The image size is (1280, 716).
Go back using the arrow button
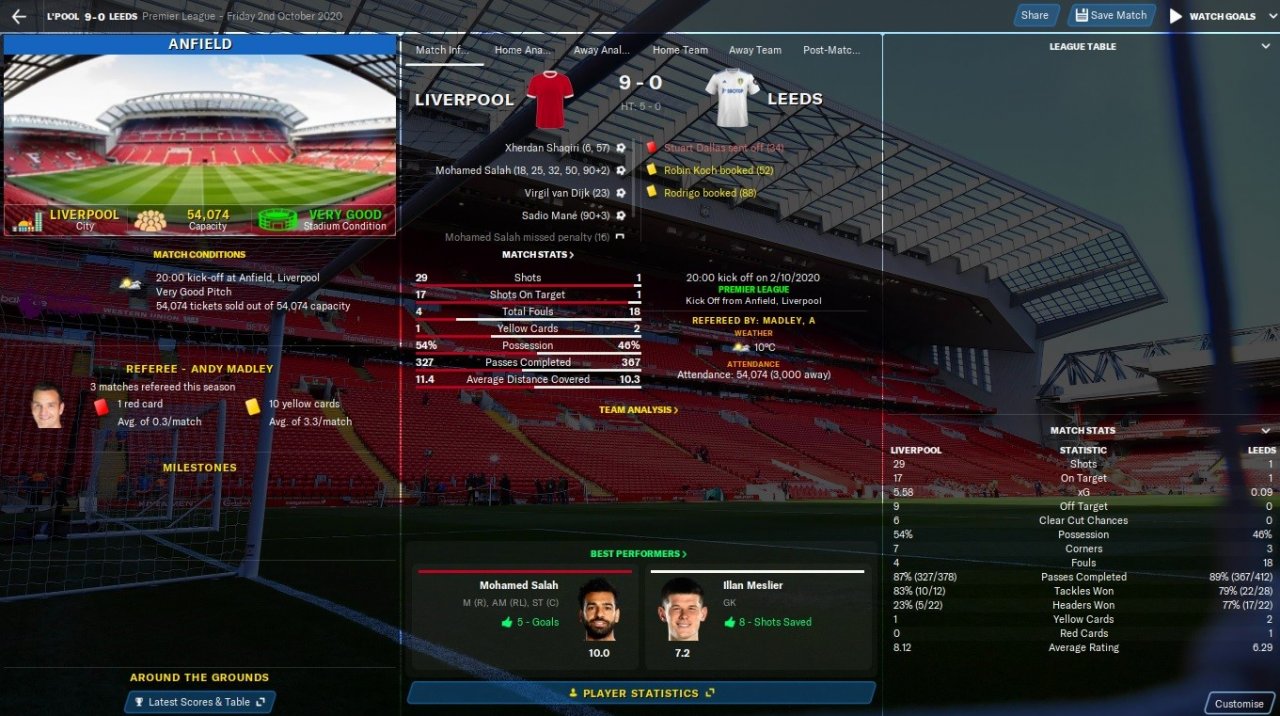(x=19, y=16)
